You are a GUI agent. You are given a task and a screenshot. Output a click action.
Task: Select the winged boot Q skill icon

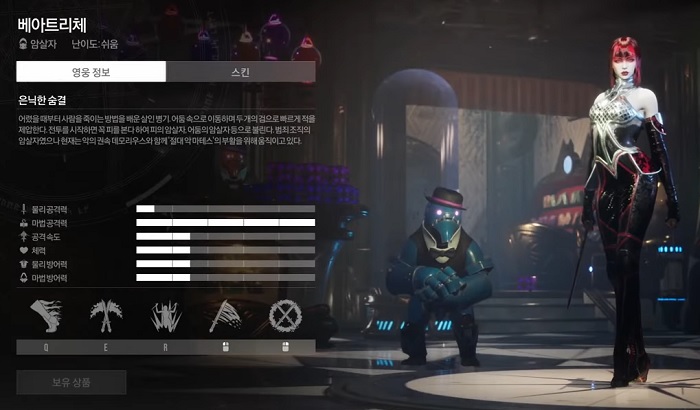[x=46, y=317]
